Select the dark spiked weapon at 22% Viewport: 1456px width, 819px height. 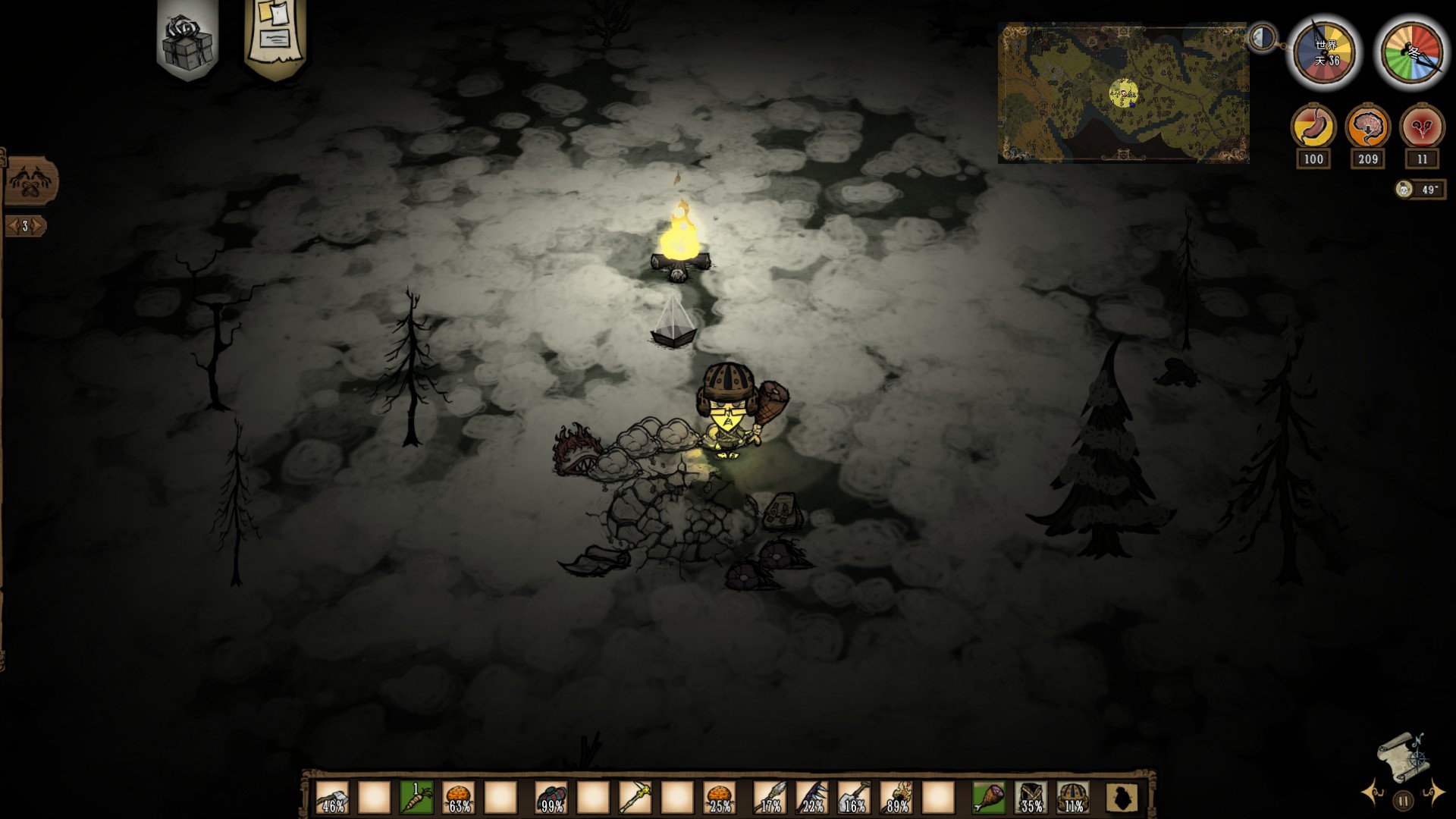[x=812, y=798]
